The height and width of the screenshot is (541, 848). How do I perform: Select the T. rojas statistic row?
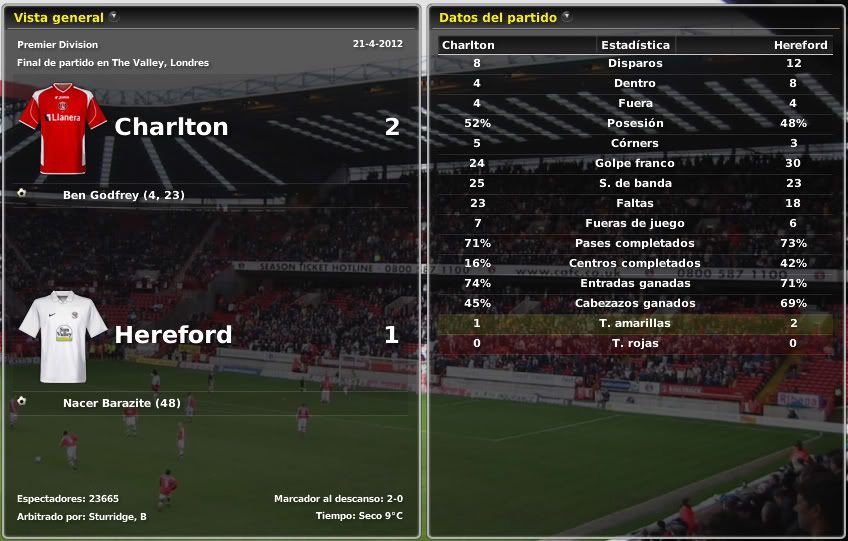click(x=635, y=343)
